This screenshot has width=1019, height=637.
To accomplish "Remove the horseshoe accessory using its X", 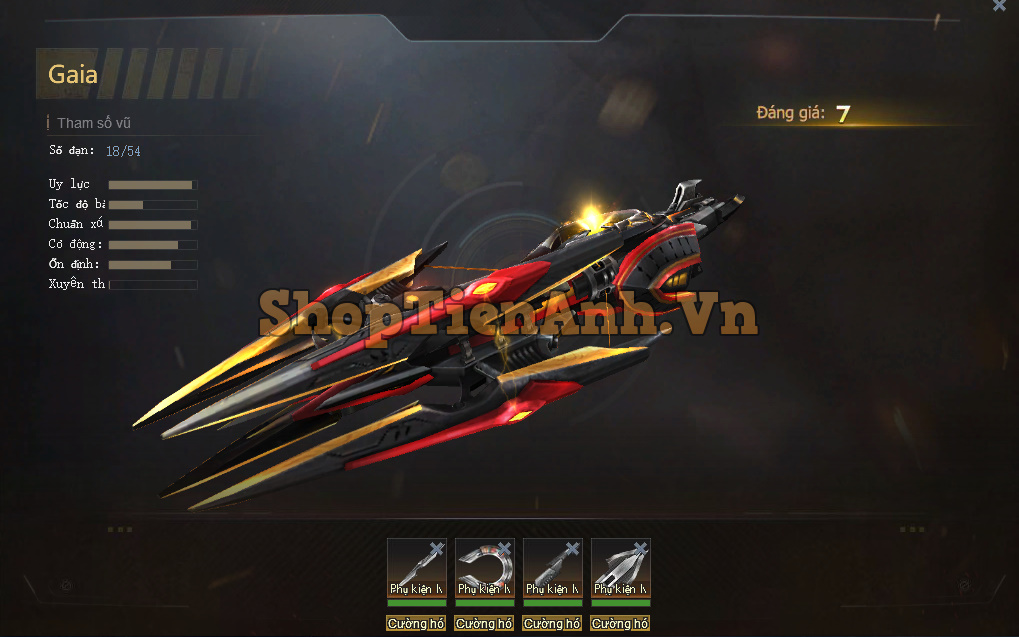I will click(504, 548).
